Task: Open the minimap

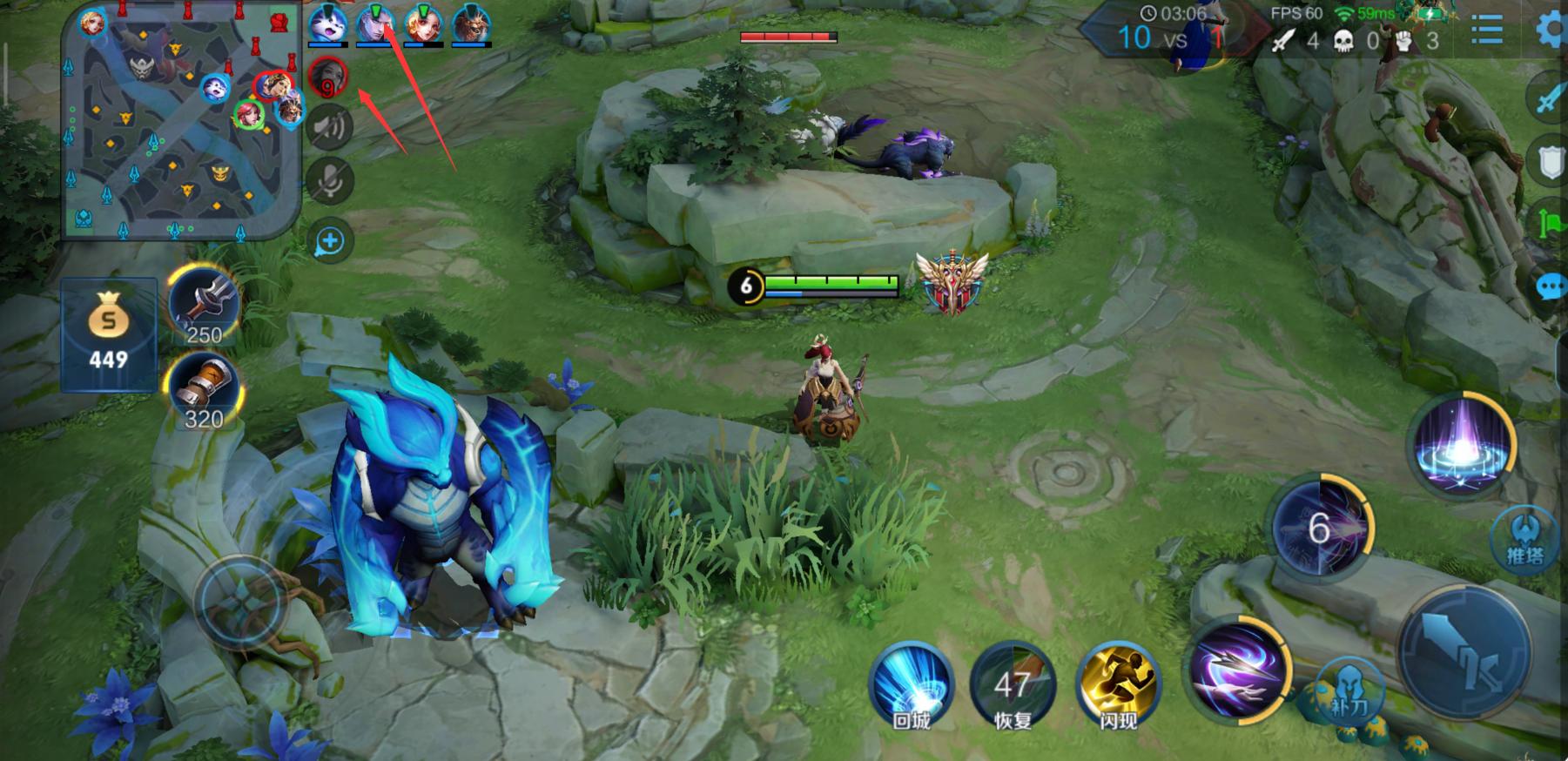Action: tap(181, 122)
